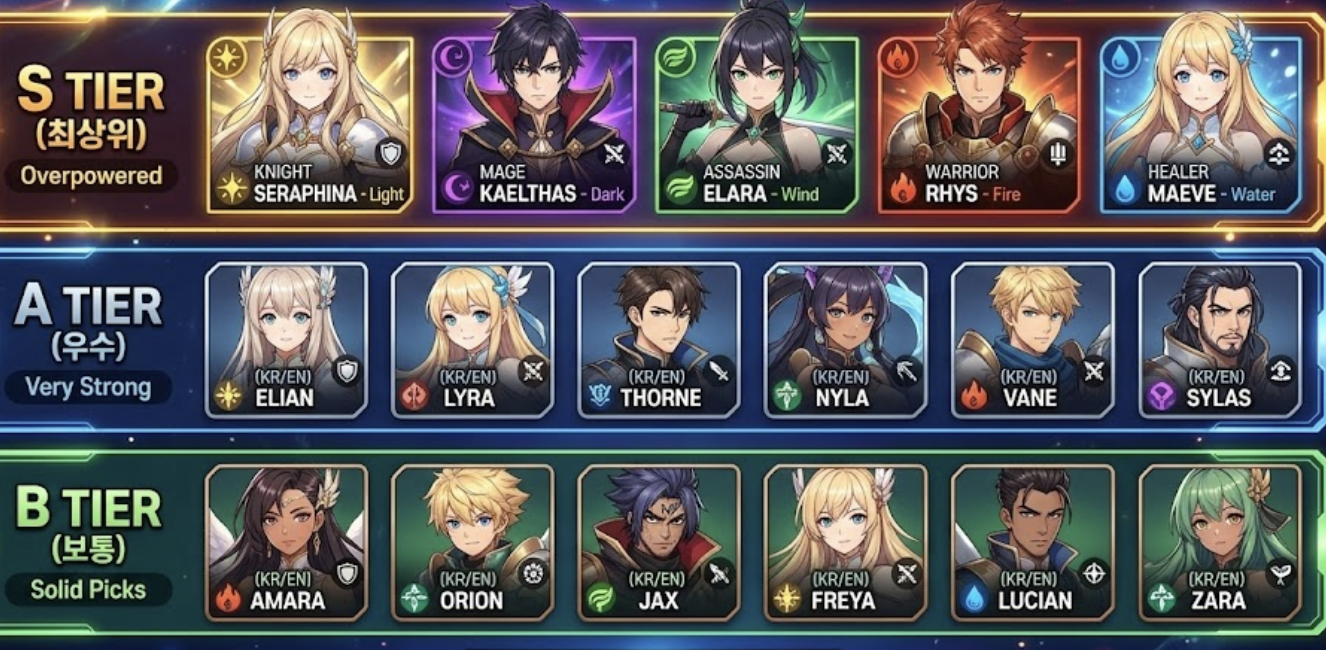The width and height of the screenshot is (1326, 650).
Task: Click the B Tier Solid Picks label
Action: tap(88, 589)
